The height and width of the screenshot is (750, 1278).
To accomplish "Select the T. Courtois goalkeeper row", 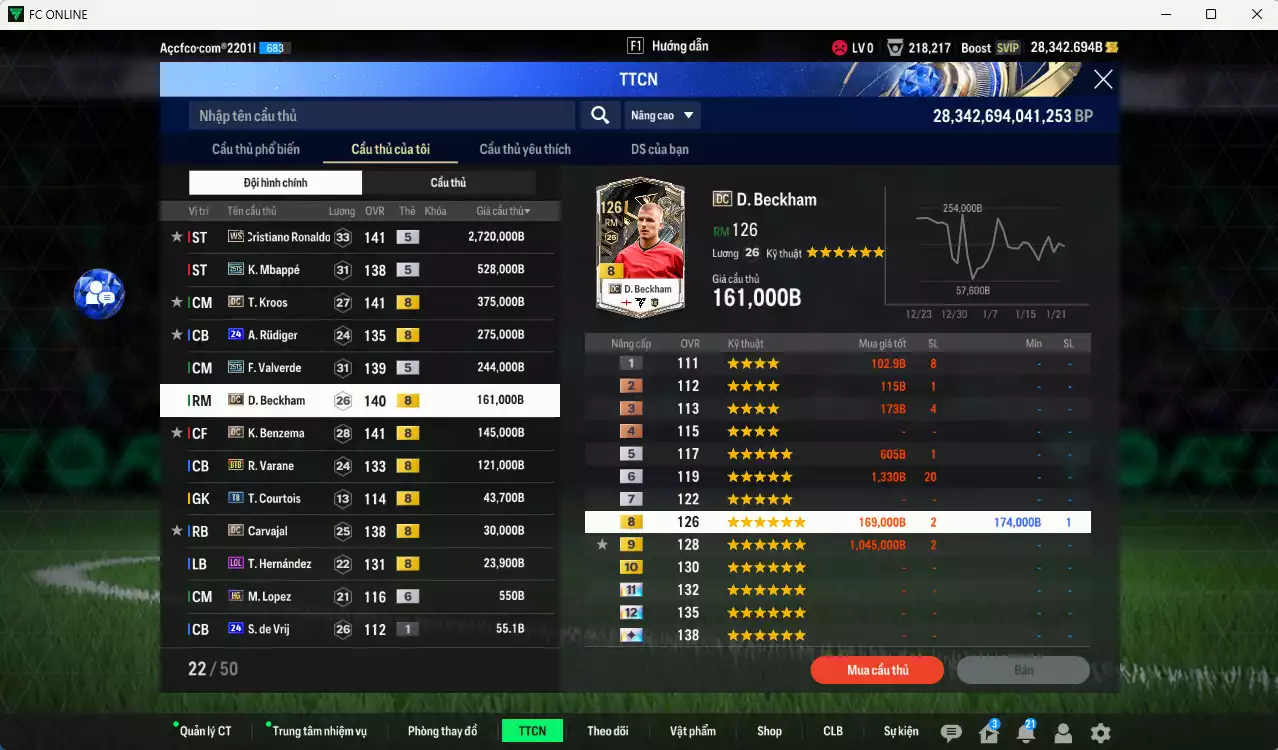I will 360,499.
